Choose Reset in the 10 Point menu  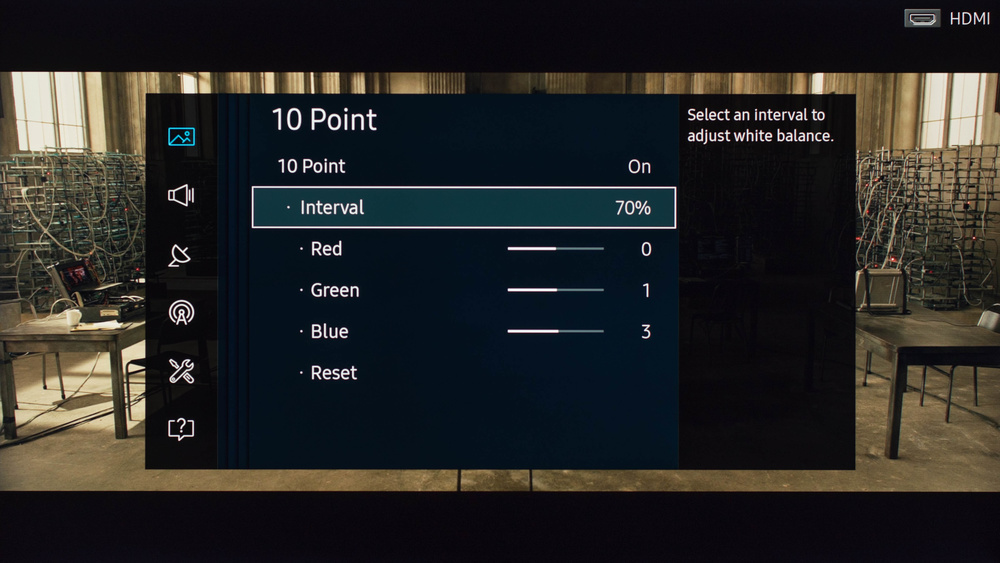334,373
